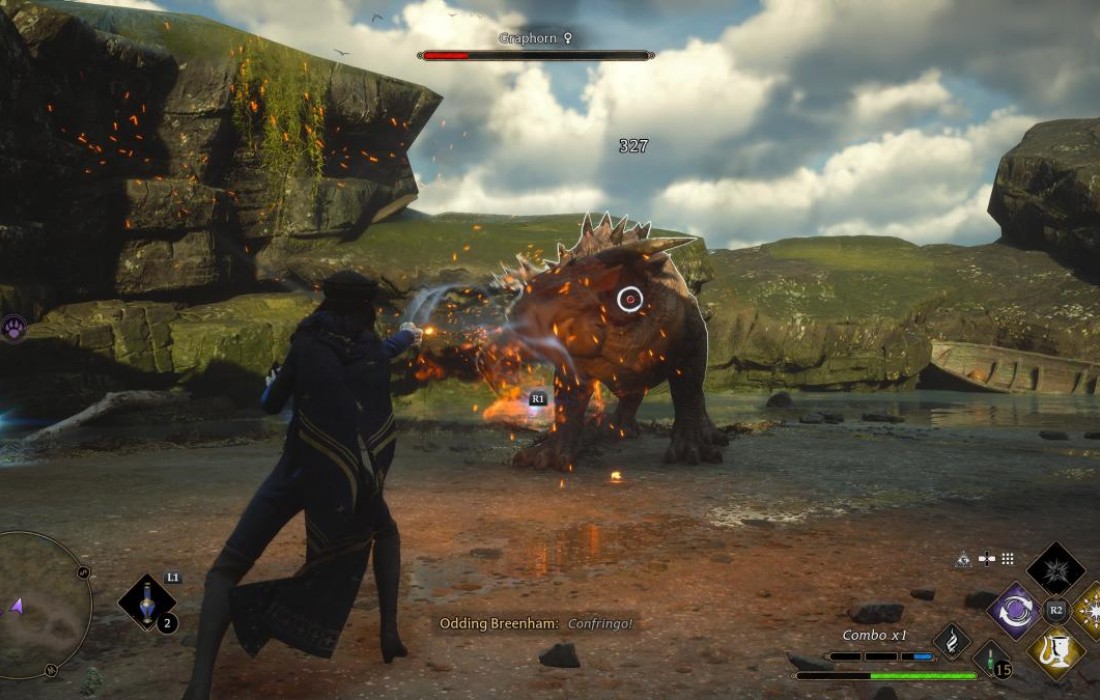The image size is (1100, 700).
Task: Trigger the ancient magic flame icon
Action: (951, 641)
